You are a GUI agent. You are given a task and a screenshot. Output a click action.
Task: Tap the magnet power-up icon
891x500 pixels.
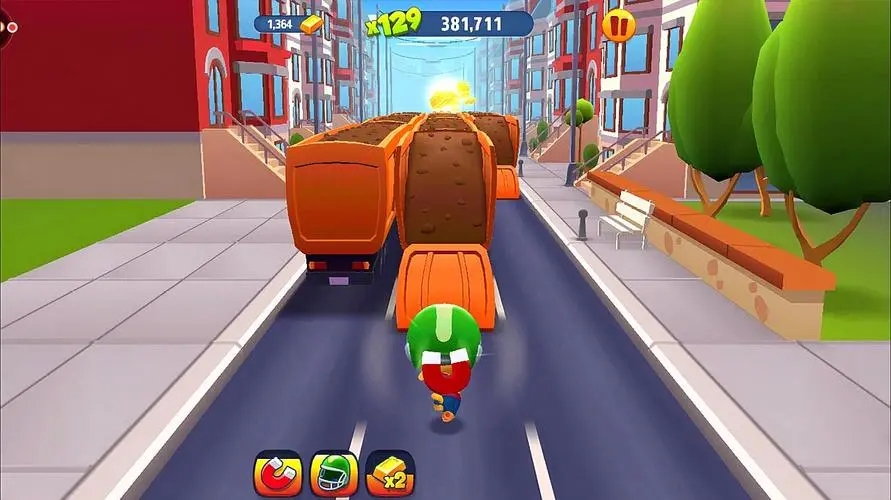click(x=278, y=474)
